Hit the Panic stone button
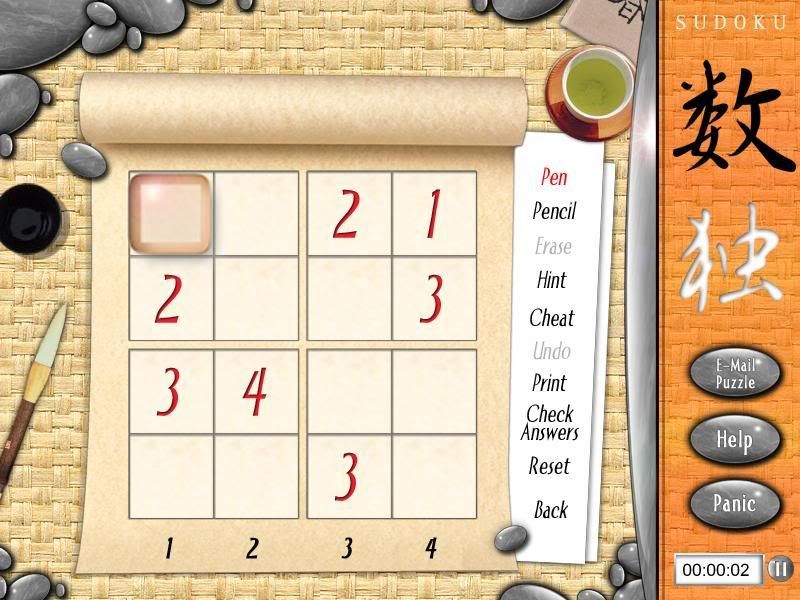Viewport: 800px width, 600px height. pyautogui.click(x=734, y=502)
